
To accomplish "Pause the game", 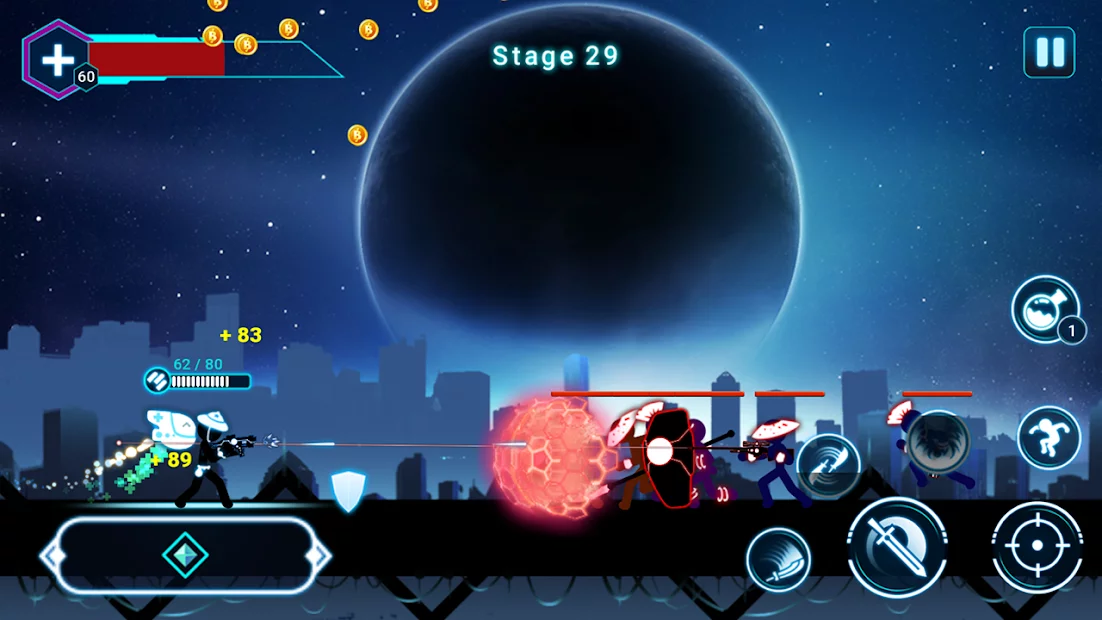I will (1049, 53).
